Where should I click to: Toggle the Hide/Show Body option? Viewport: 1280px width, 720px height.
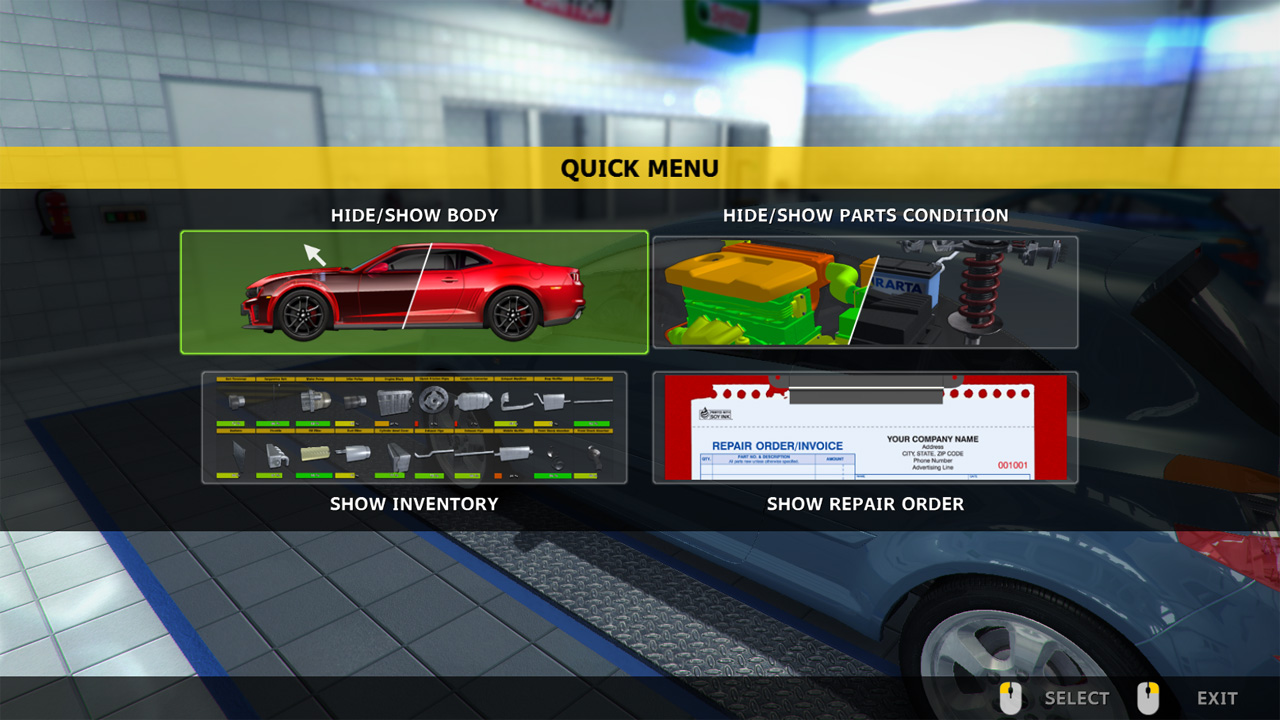click(x=414, y=292)
